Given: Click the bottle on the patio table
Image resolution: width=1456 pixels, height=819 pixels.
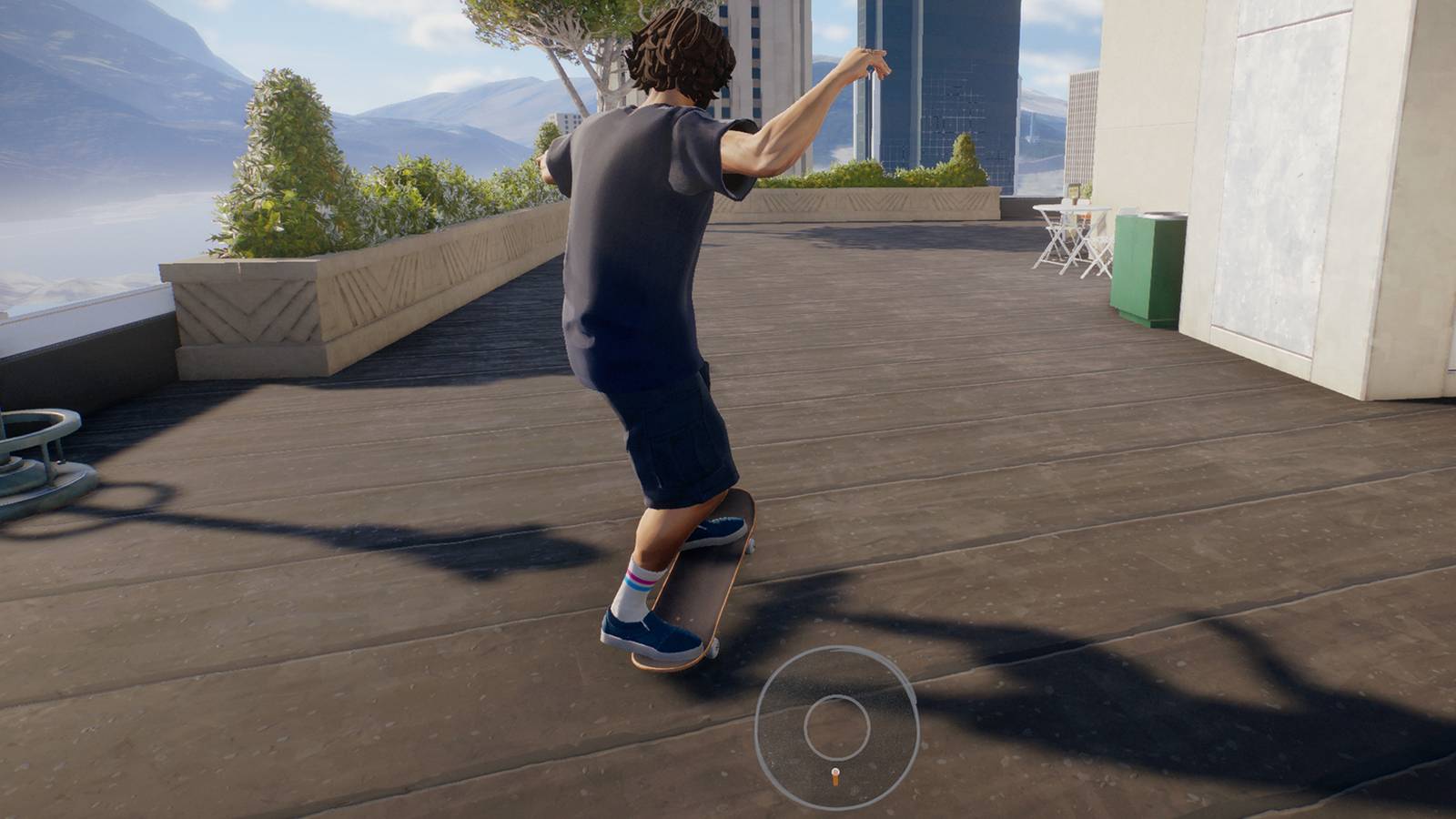Looking at the screenshot, I should coord(1074,193).
